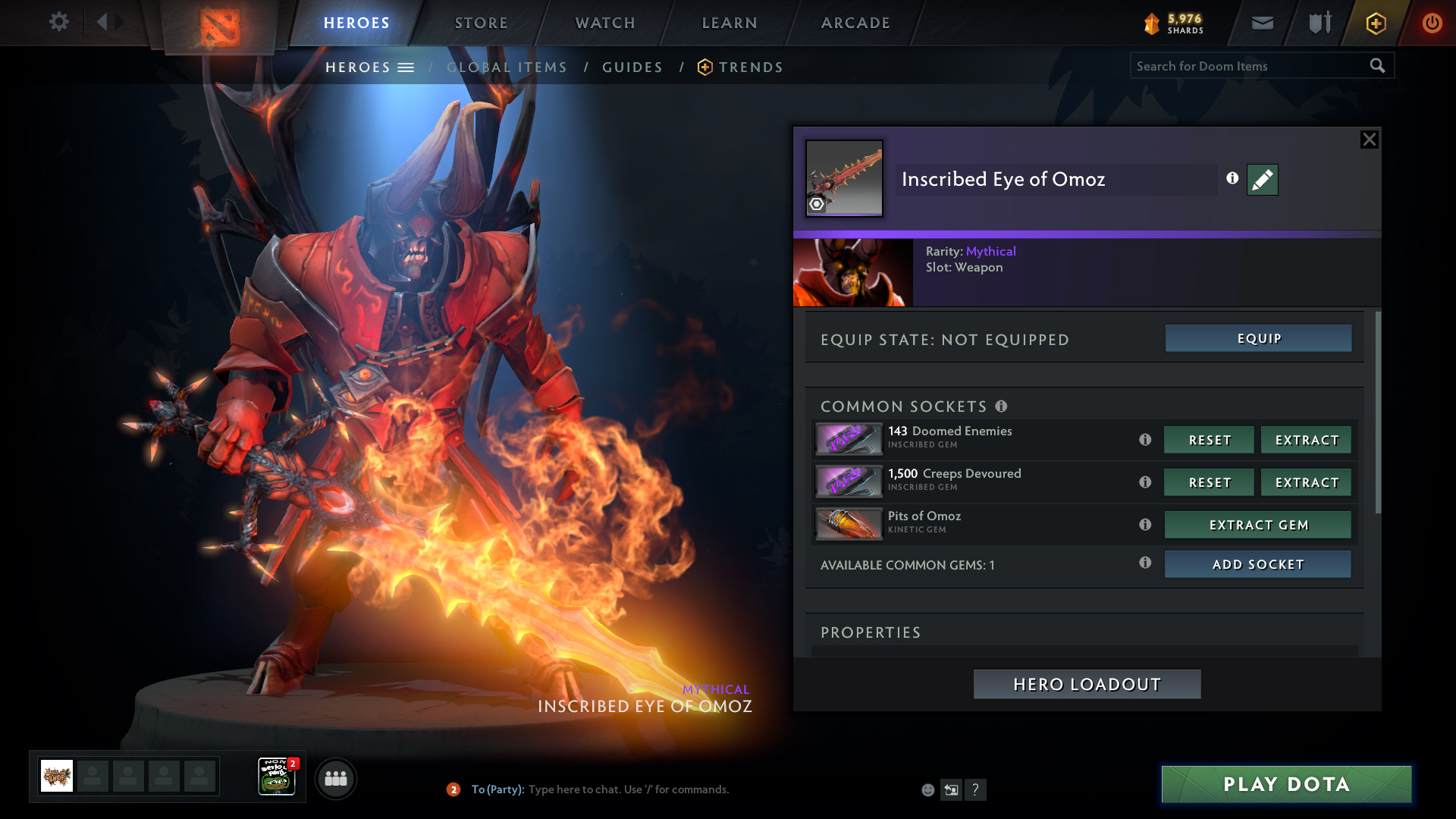Open Global Items sub-tab
This screenshot has width=1456, height=819.
coord(507,67)
